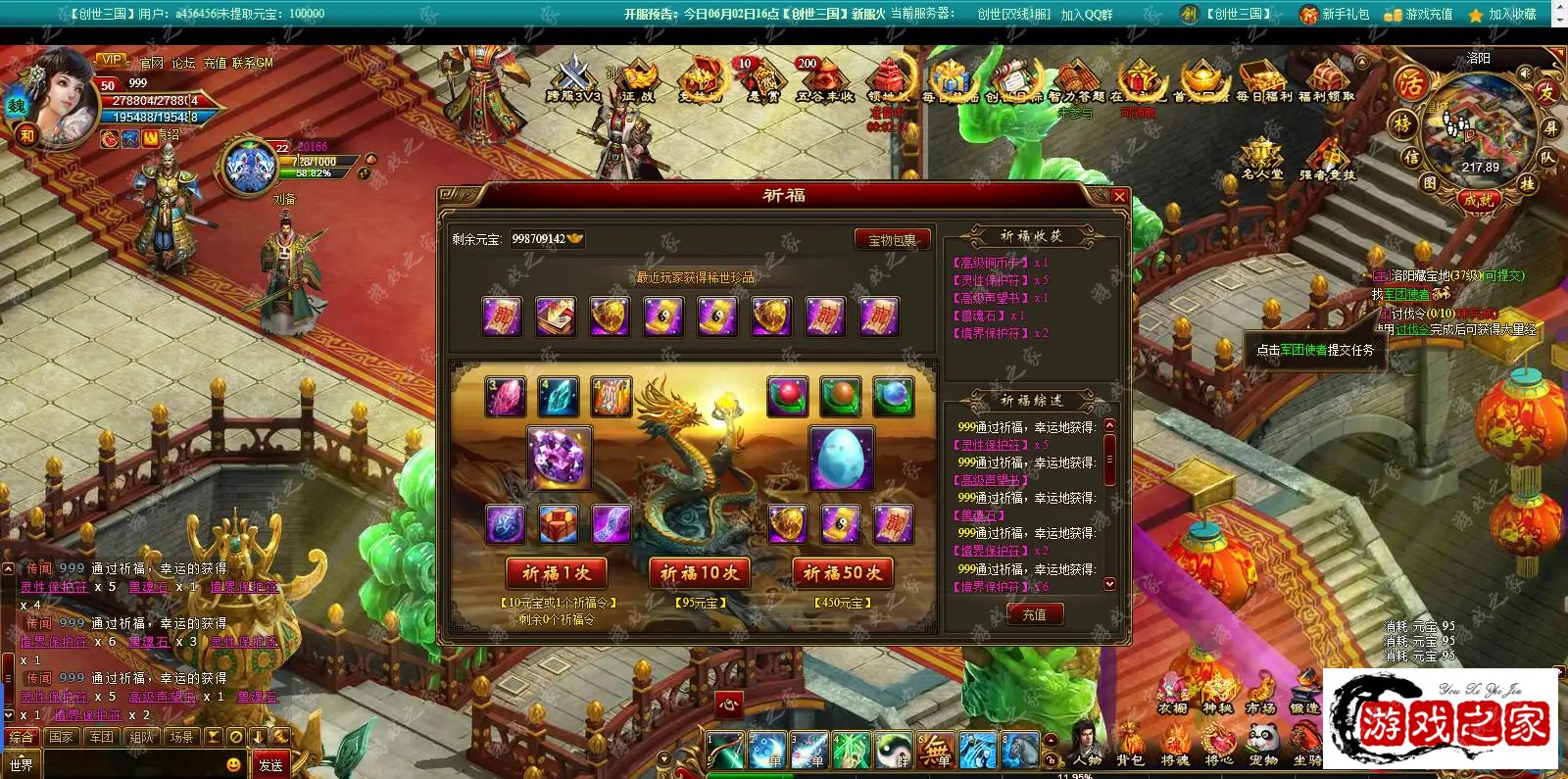The image size is (1568, 779).
Task: Send chat message with 发送 button
Action: (270, 764)
